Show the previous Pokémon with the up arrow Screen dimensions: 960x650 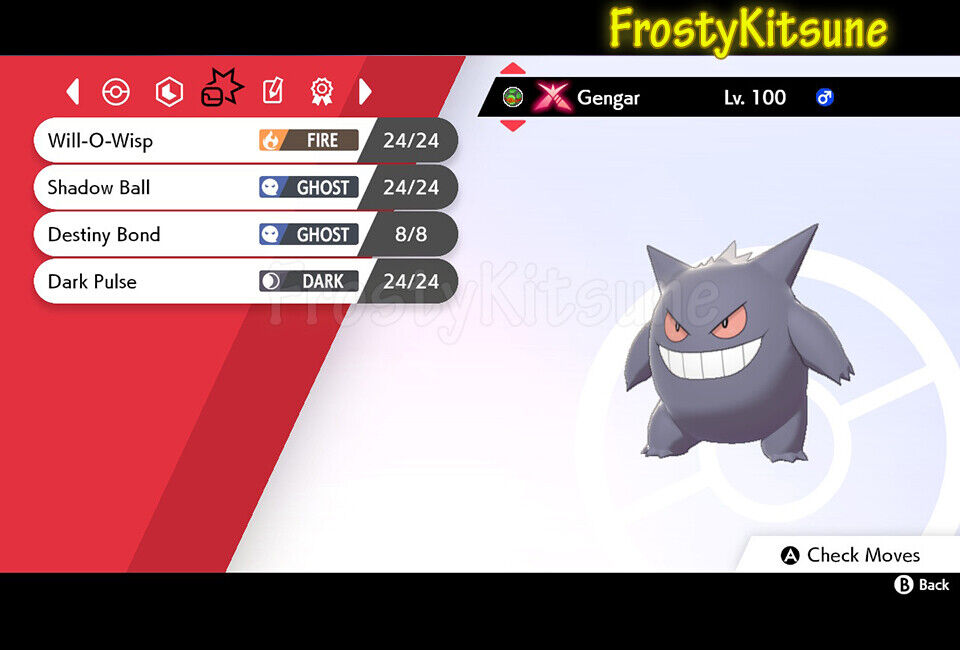[512, 69]
